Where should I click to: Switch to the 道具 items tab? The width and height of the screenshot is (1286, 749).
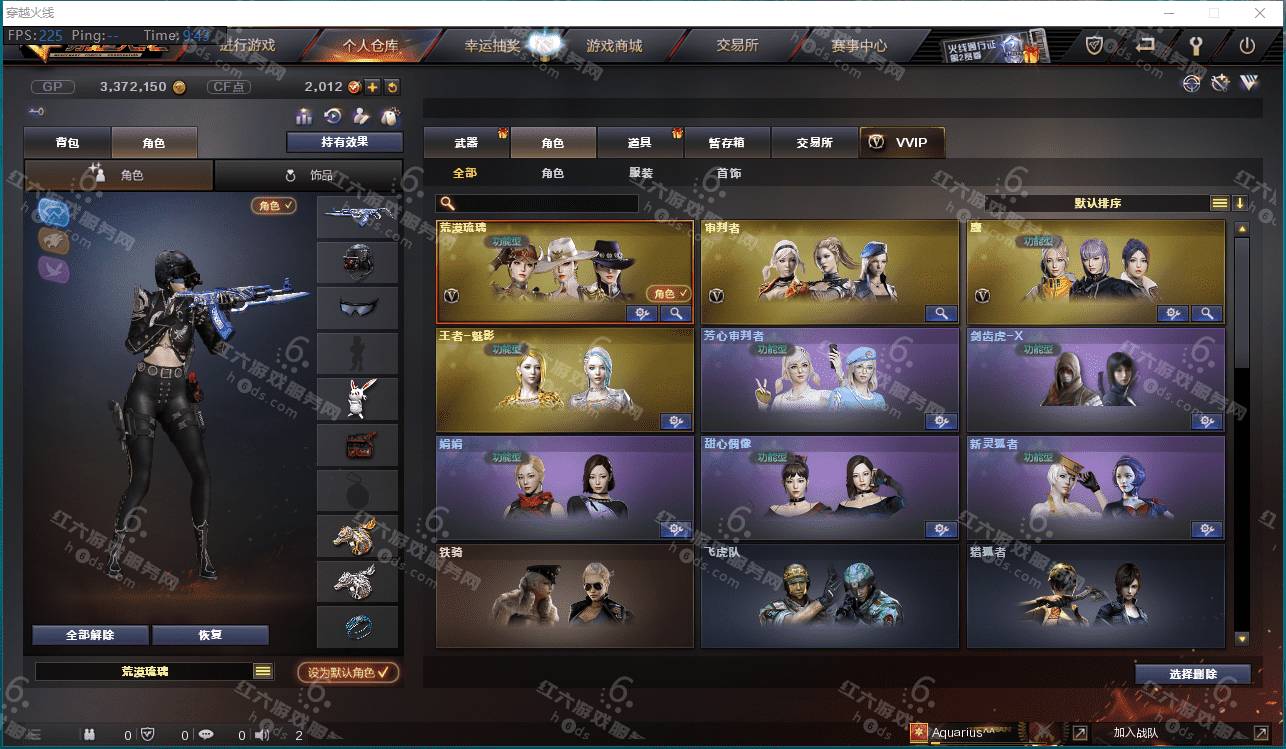640,143
